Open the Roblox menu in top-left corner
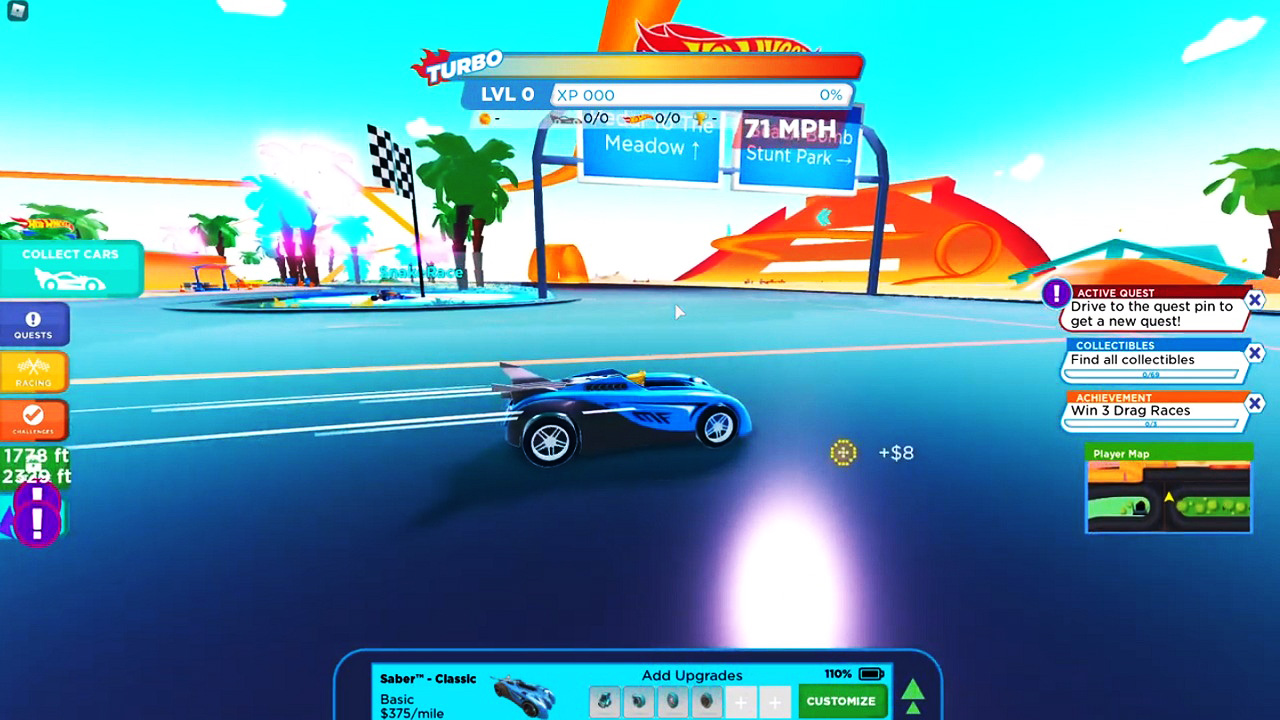 (x=18, y=13)
